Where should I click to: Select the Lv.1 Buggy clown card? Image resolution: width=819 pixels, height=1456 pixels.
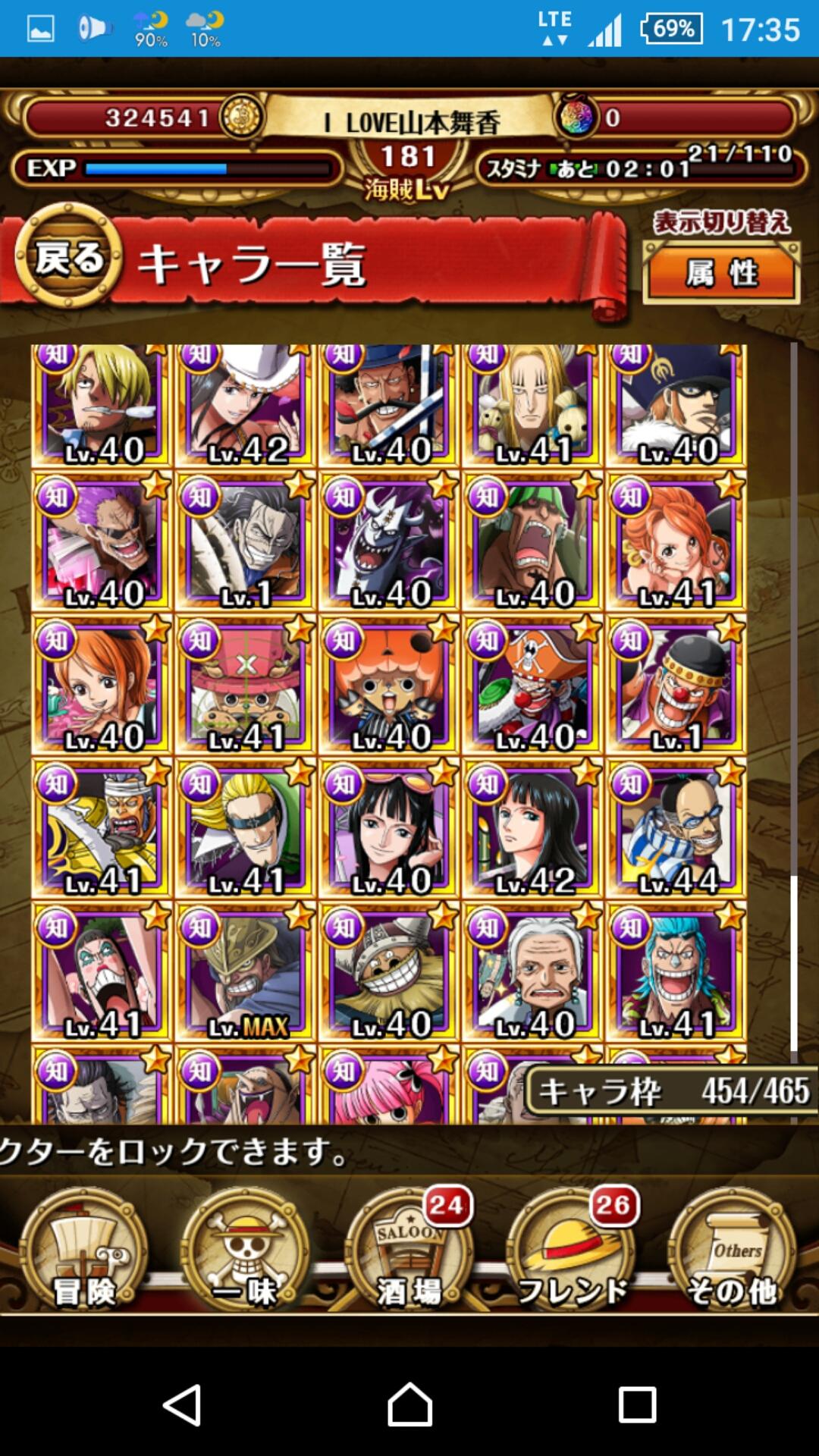(x=676, y=686)
